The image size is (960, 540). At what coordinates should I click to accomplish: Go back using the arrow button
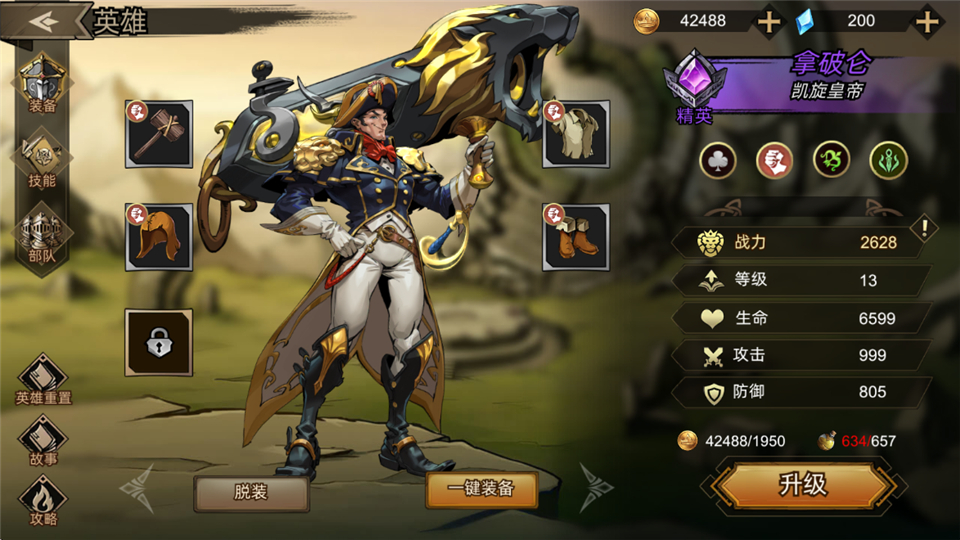(42, 21)
